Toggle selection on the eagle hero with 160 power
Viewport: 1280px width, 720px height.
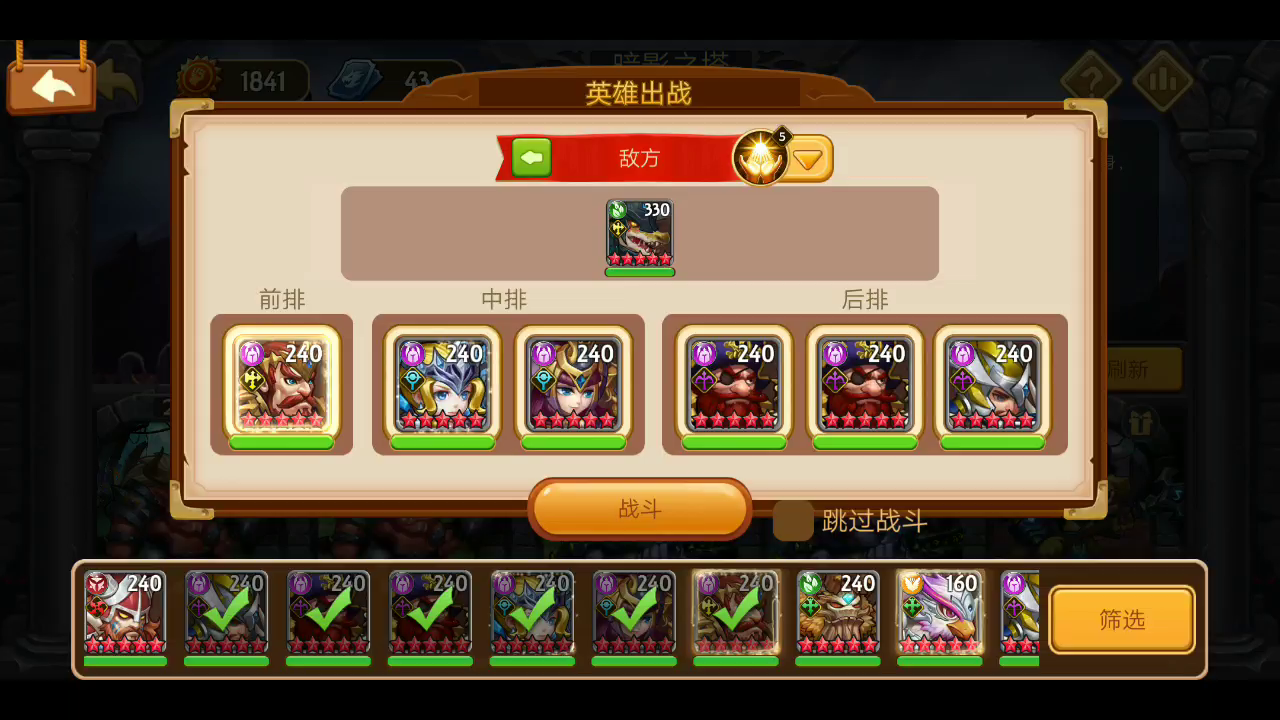939,612
